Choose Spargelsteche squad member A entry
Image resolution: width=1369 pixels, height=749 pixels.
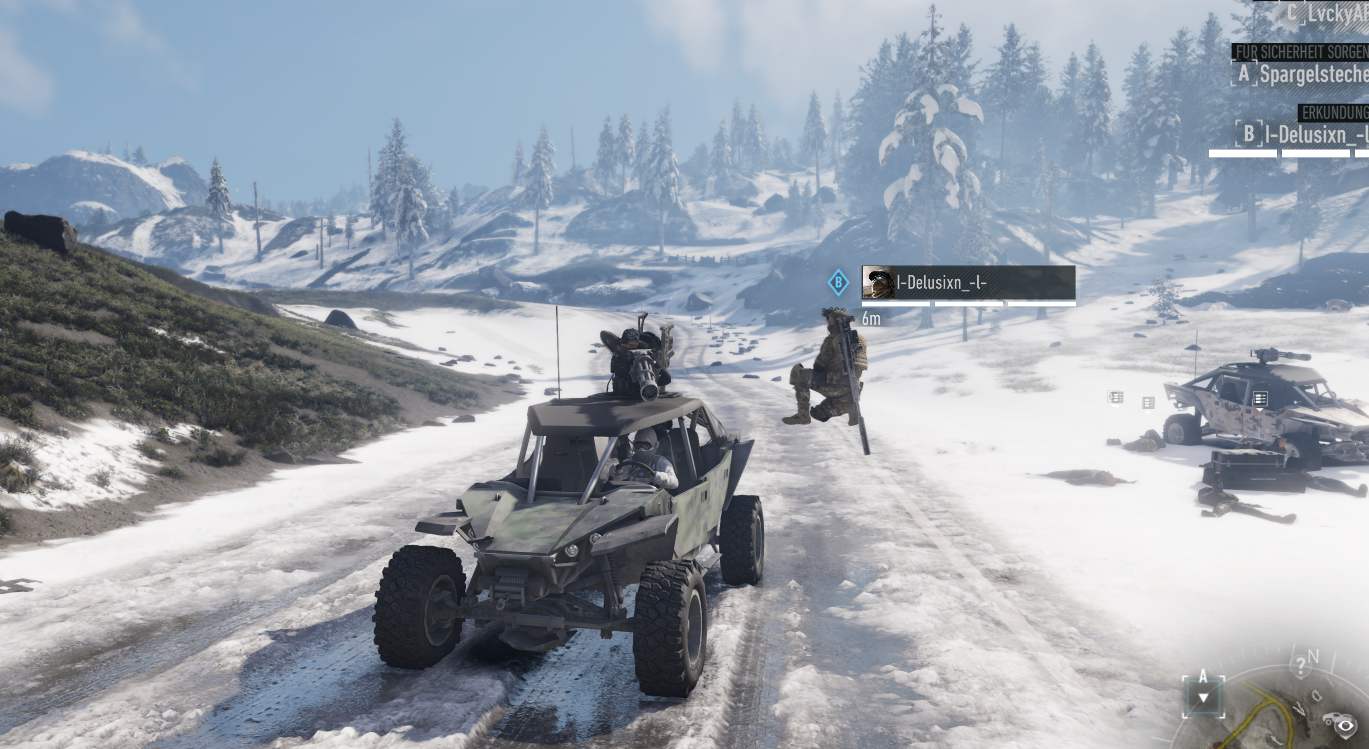(1302, 74)
